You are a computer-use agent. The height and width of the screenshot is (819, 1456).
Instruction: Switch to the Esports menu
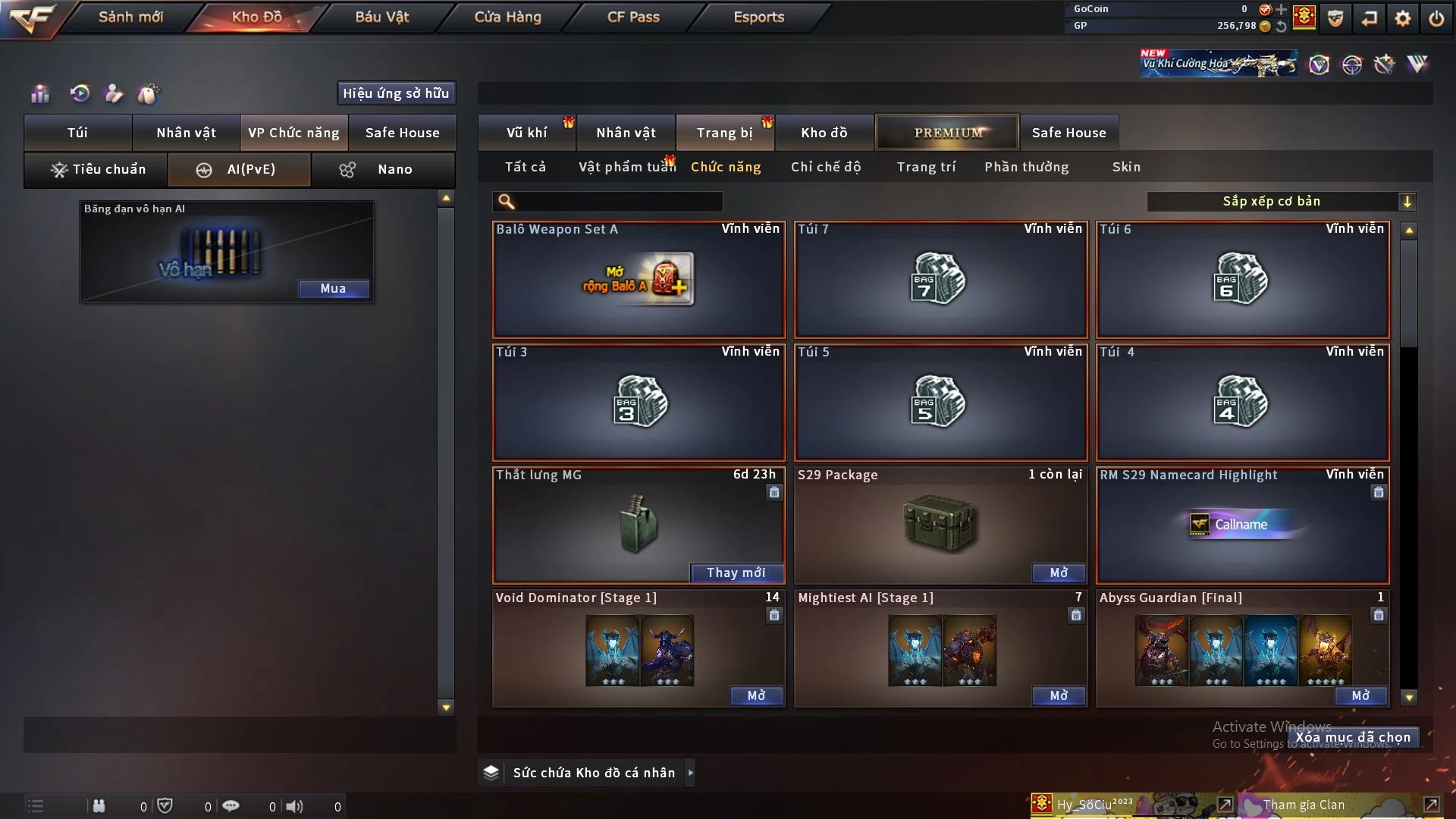point(758,17)
